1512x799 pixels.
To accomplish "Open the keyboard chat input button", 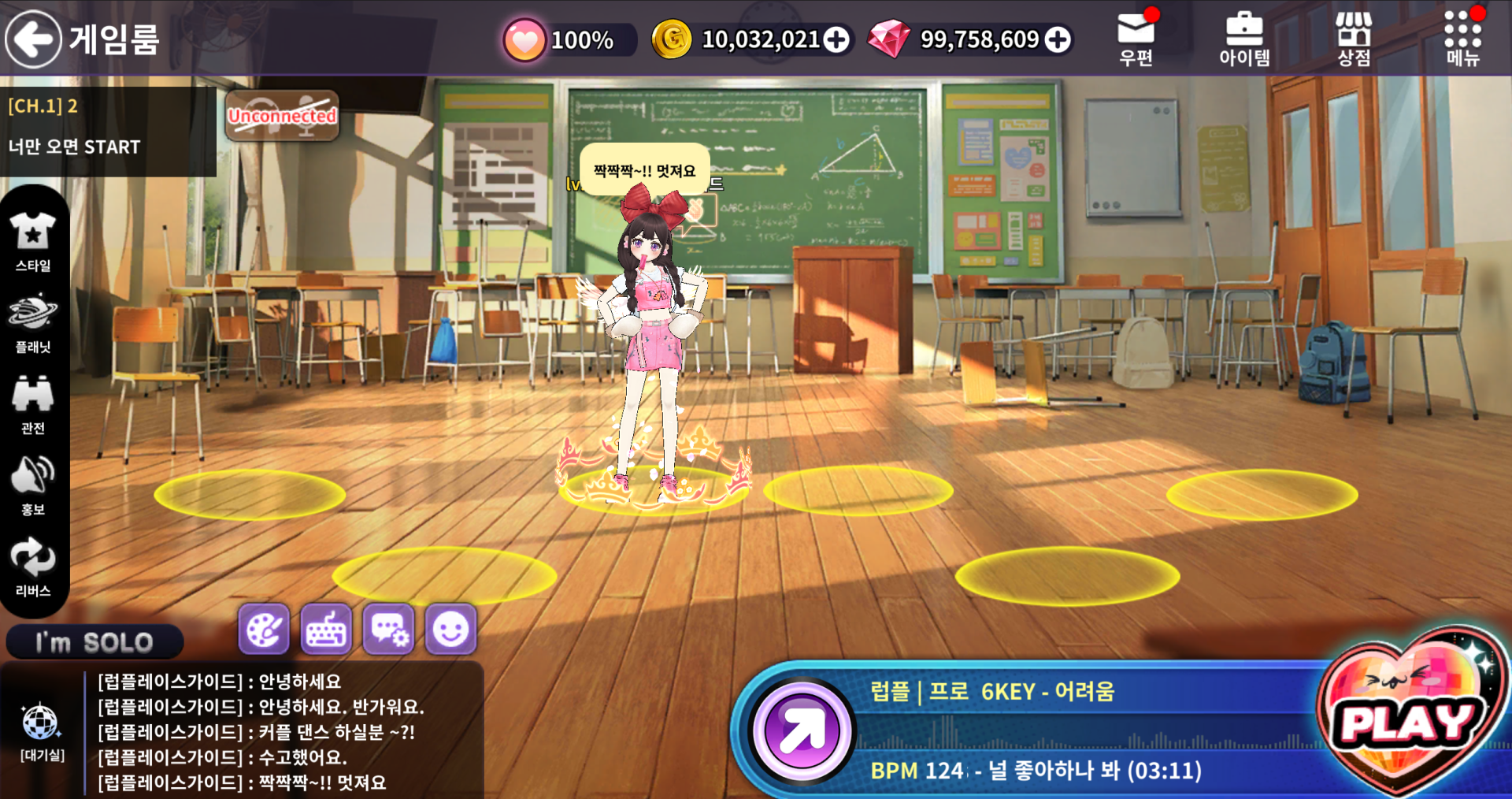I will (326, 630).
